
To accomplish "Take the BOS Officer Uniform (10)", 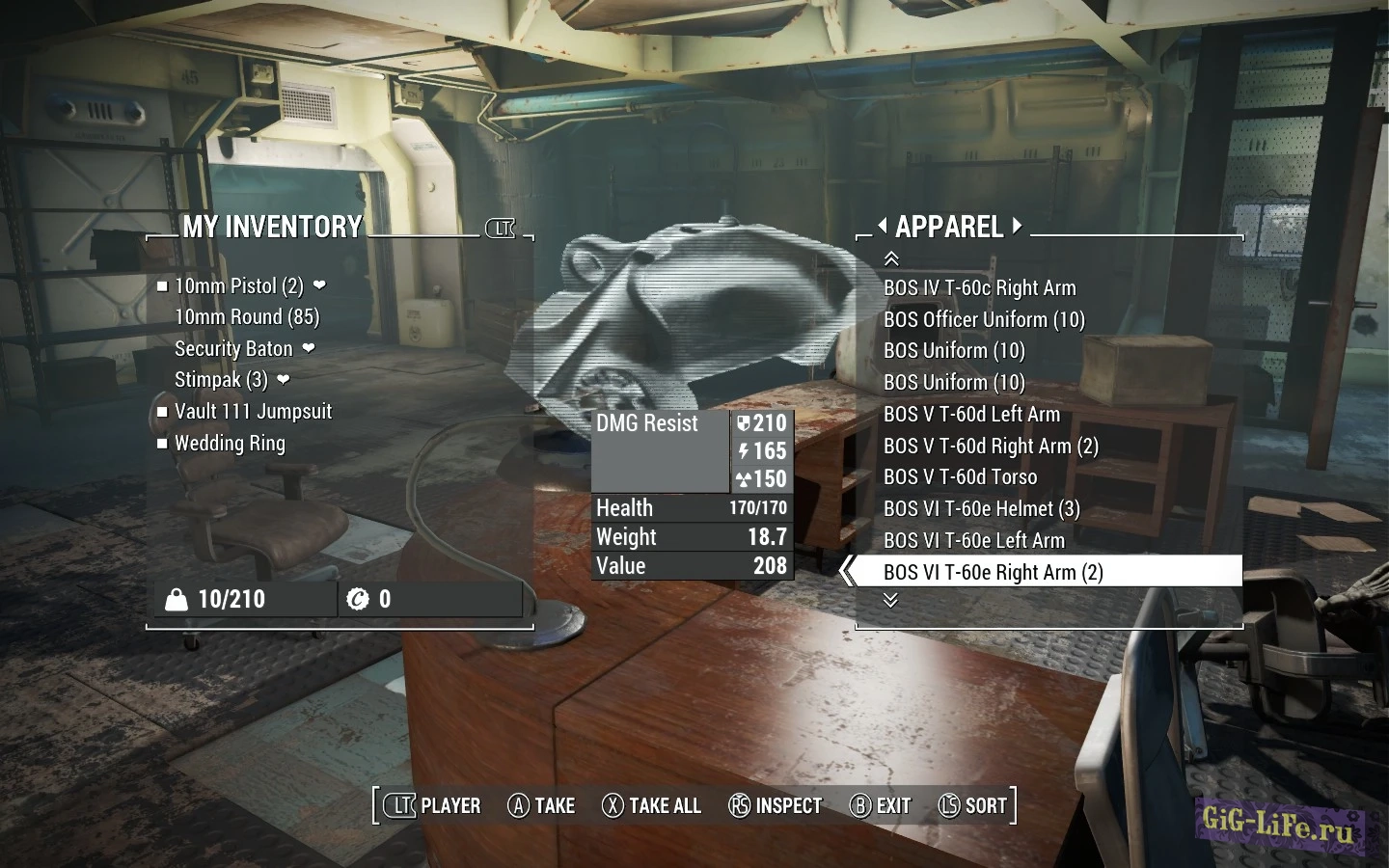I will [x=984, y=320].
